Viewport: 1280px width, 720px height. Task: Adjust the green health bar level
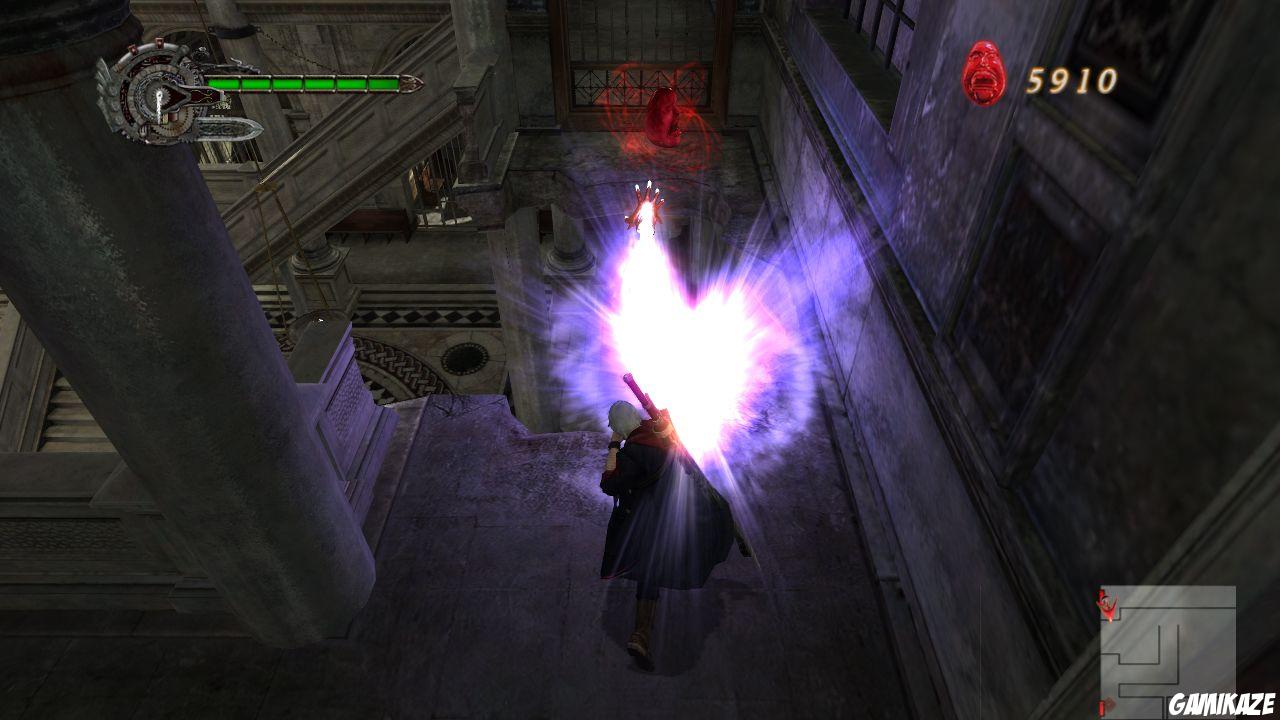(x=300, y=83)
